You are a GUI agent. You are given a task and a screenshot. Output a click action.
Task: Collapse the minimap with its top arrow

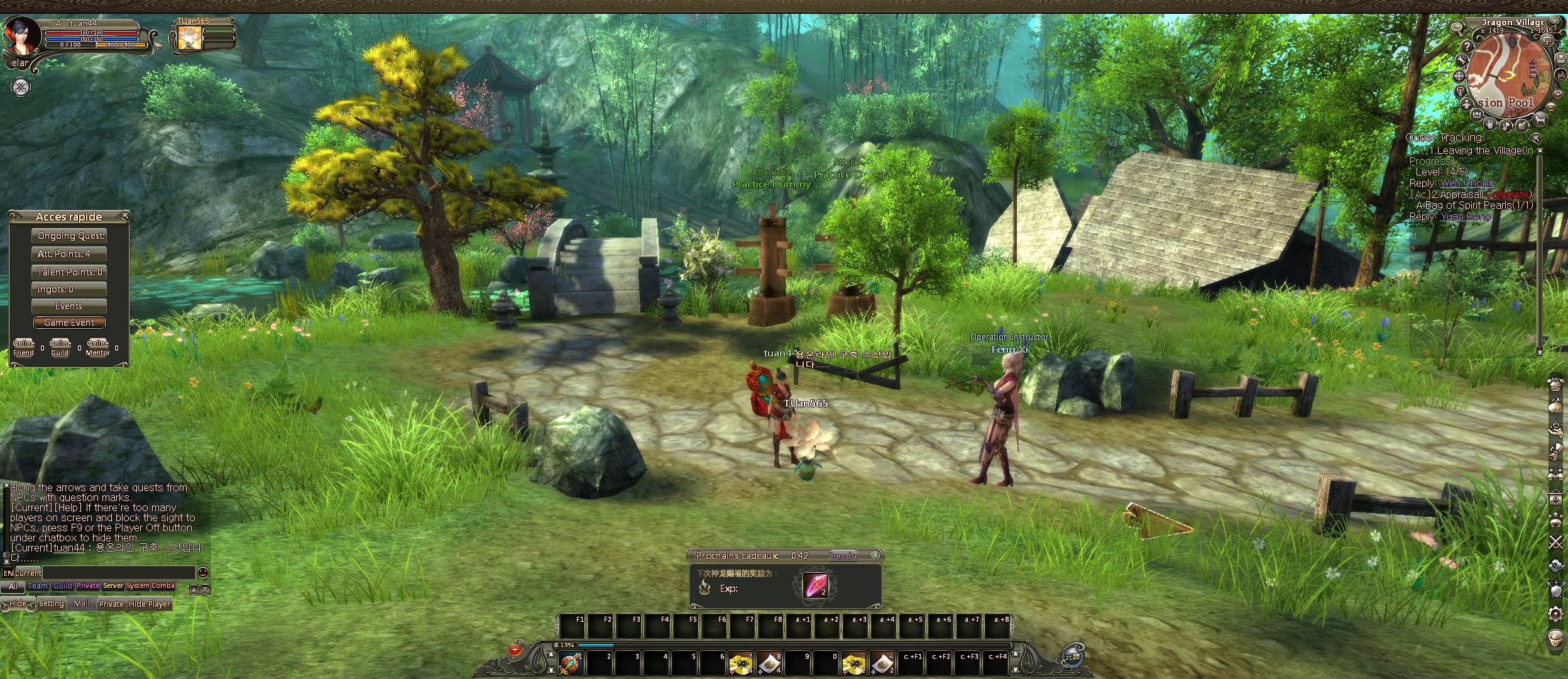[1554, 21]
